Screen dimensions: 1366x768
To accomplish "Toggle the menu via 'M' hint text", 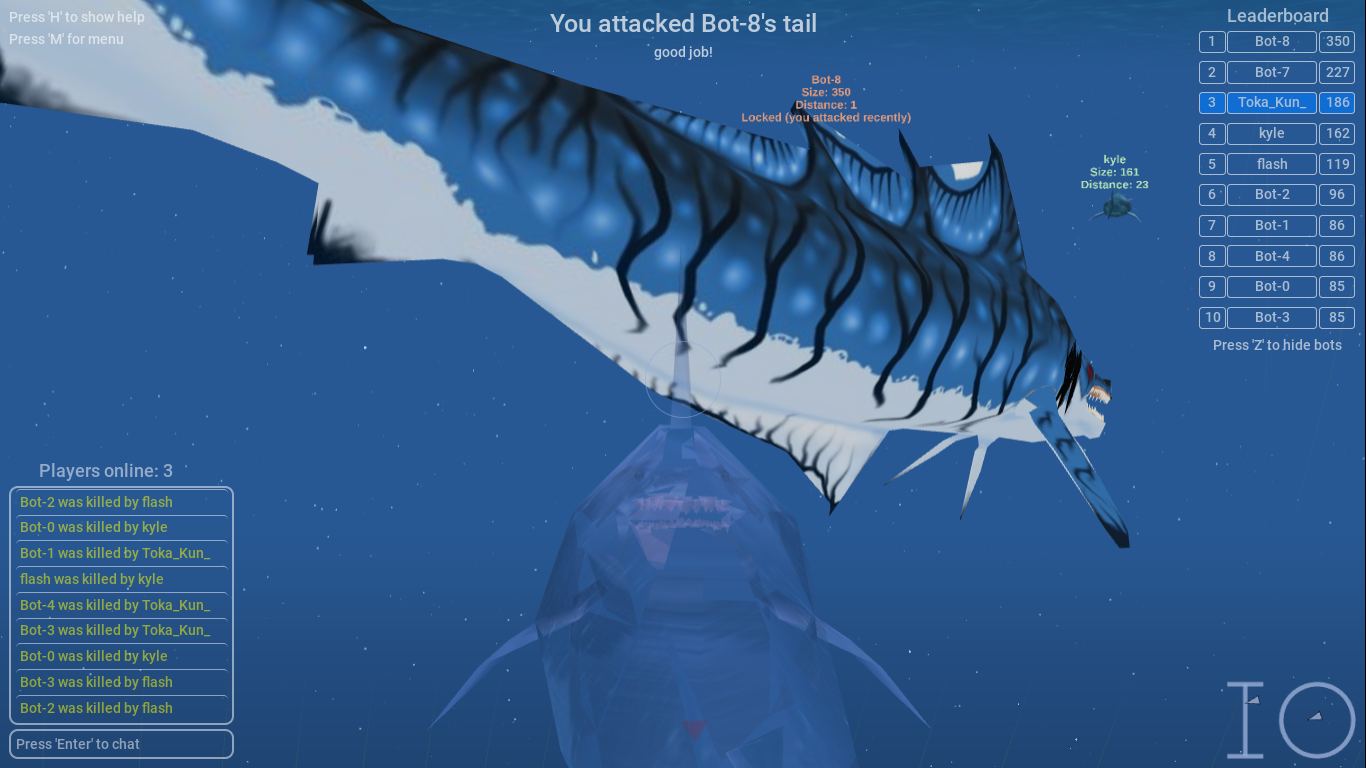I will coord(68,39).
